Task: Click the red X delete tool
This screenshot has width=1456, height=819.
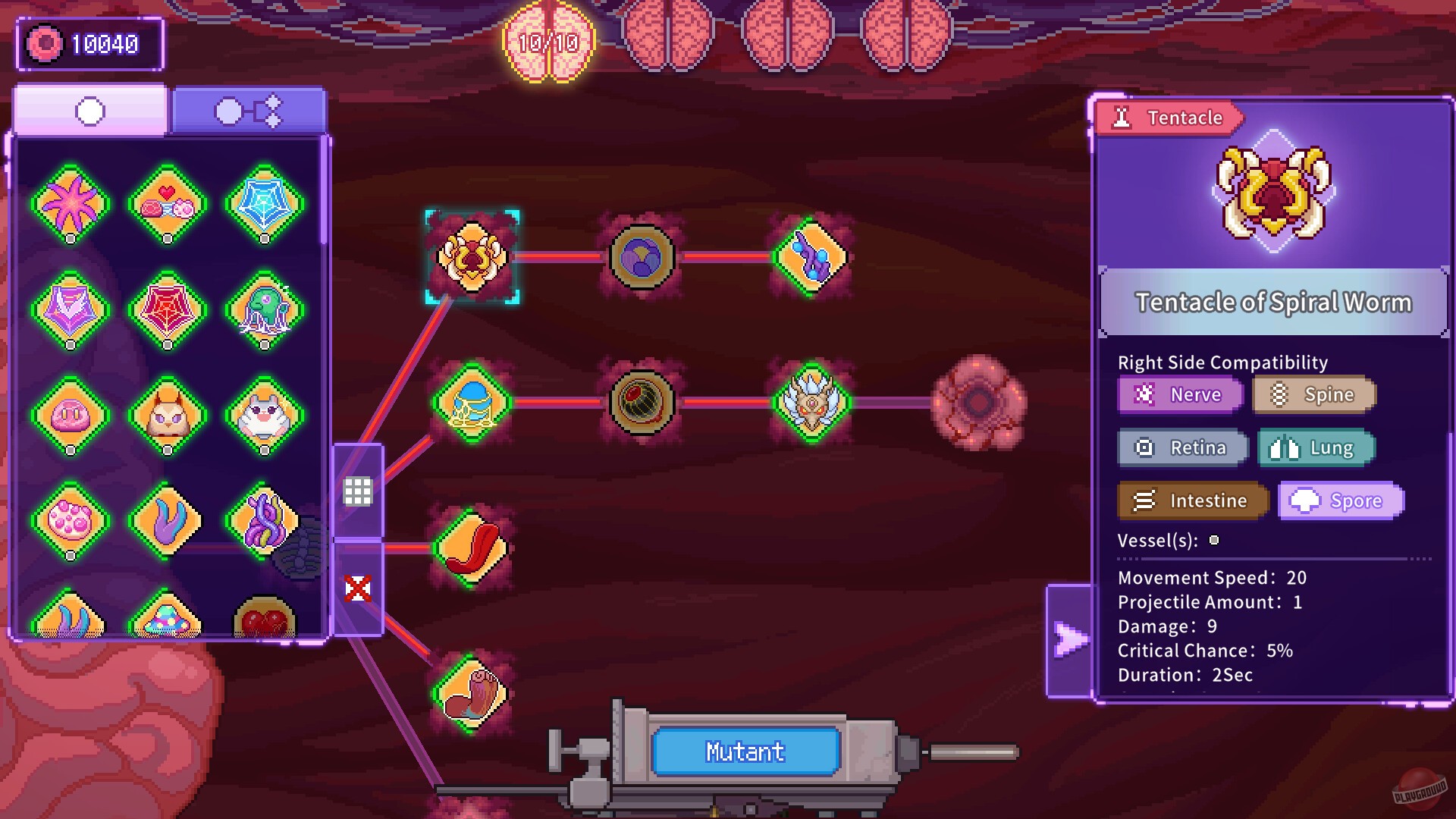Action: pos(359,588)
